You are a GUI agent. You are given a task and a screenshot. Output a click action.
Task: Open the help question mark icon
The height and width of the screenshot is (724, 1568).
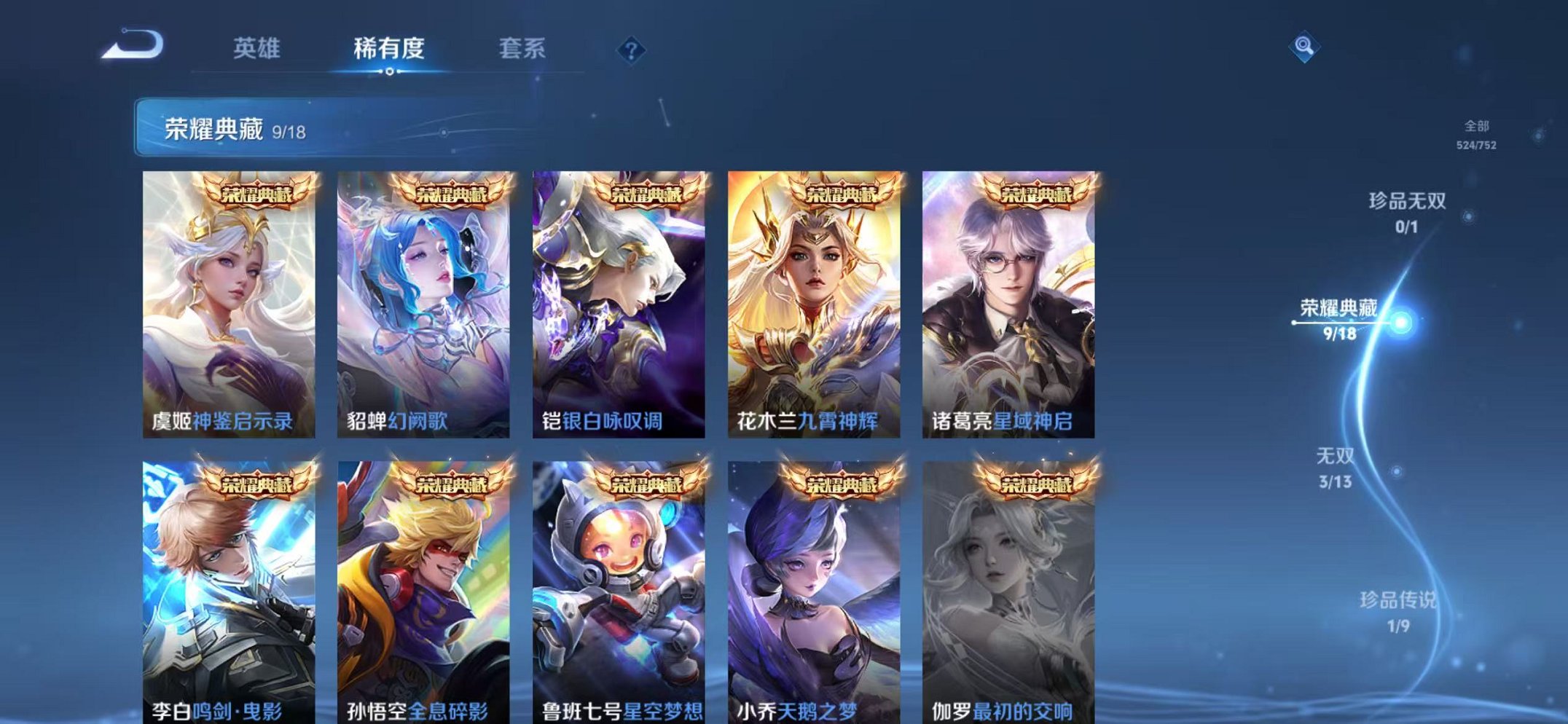[x=633, y=50]
